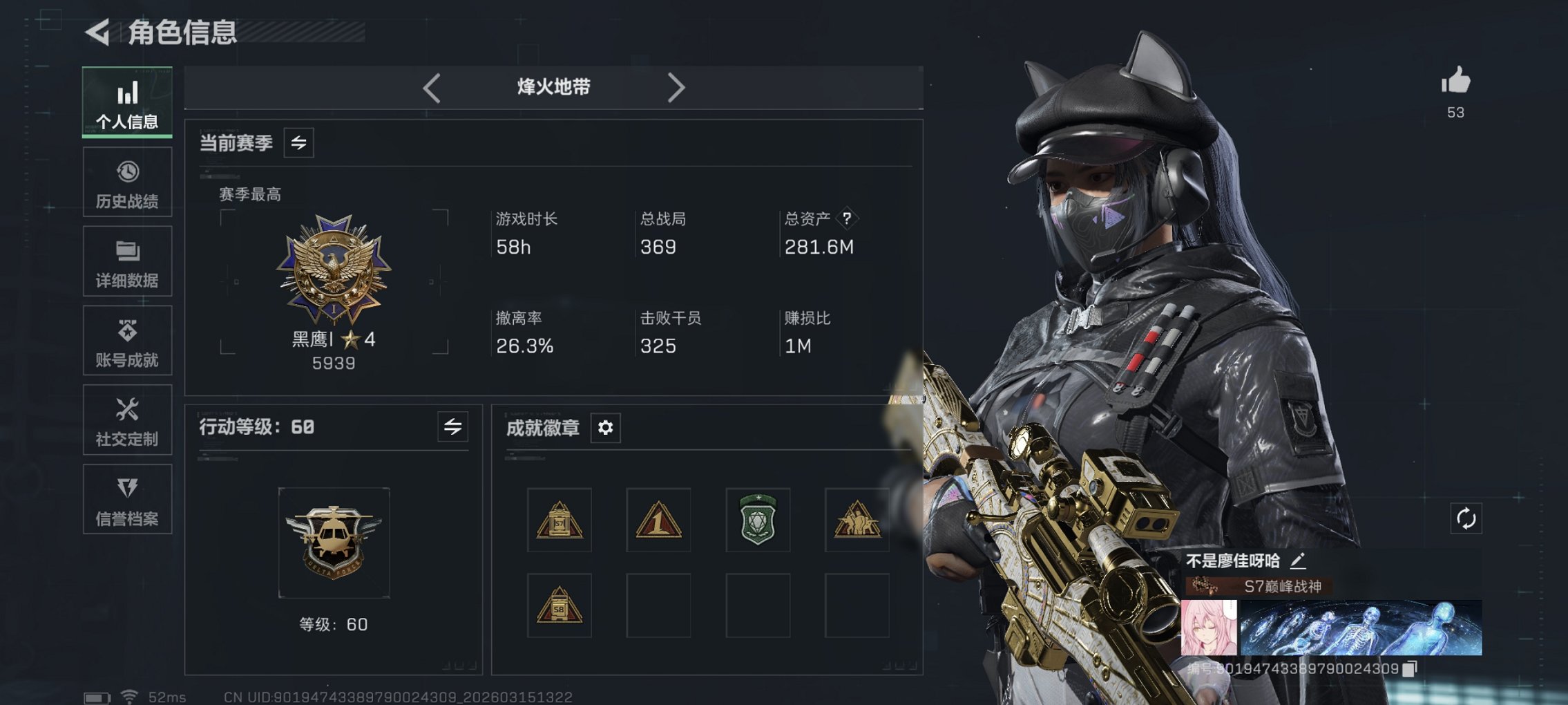This screenshot has height=705, width=1568.
Task: Switch to the 烽火地带 mode tab
Action: (x=553, y=87)
